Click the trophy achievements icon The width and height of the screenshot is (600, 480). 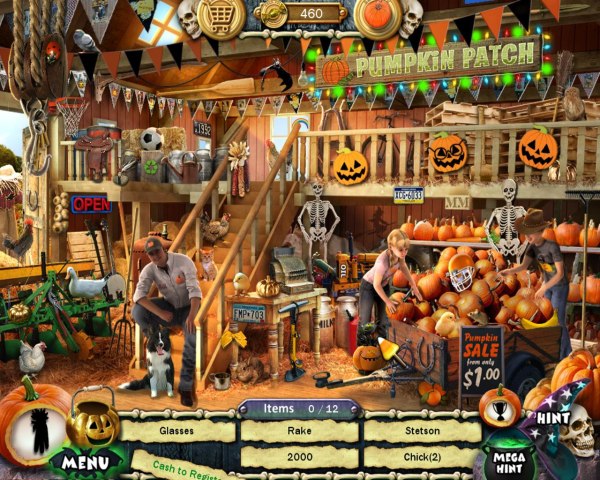click(x=497, y=406)
